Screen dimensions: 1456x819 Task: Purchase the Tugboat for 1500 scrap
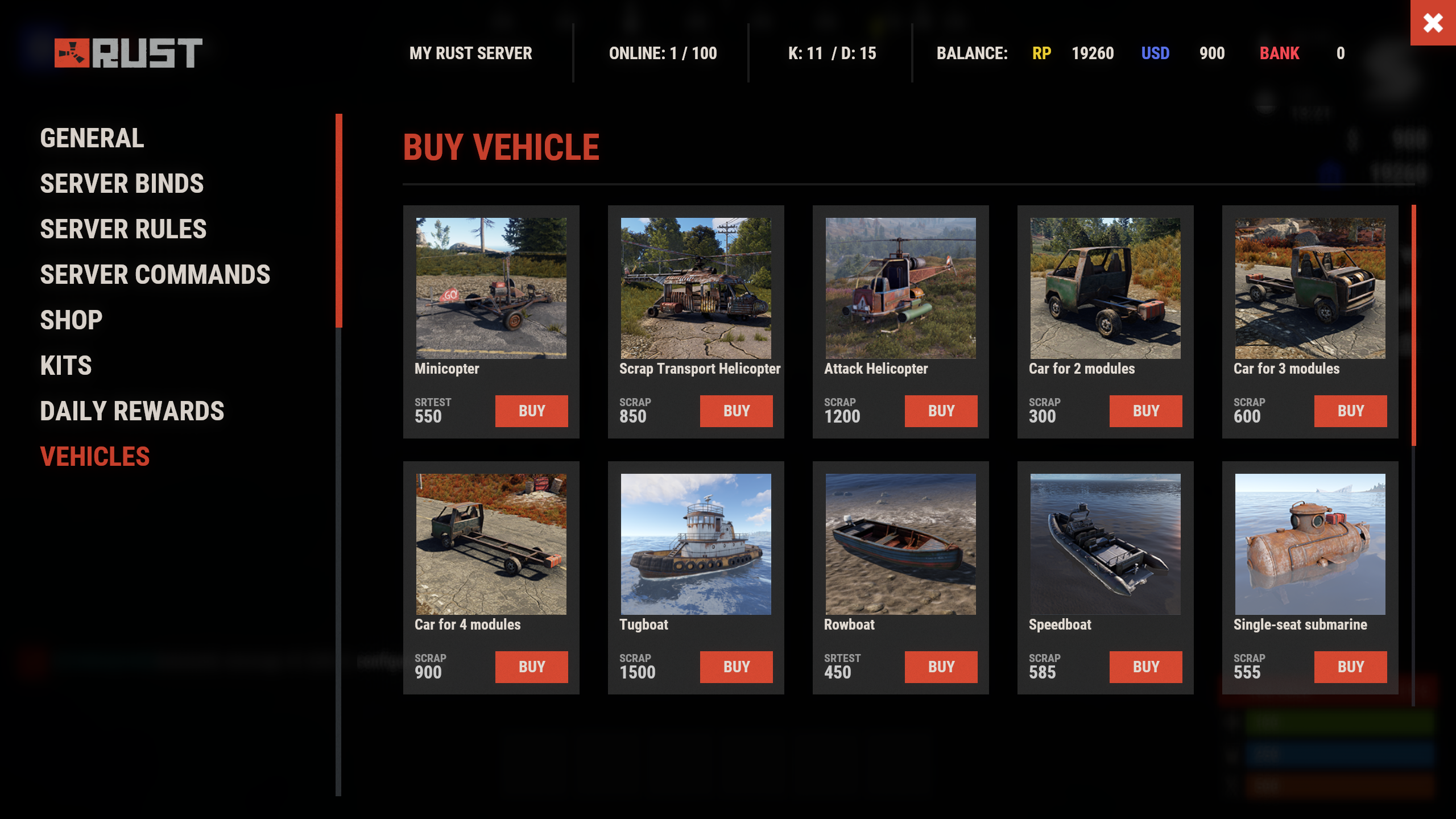coord(736,667)
